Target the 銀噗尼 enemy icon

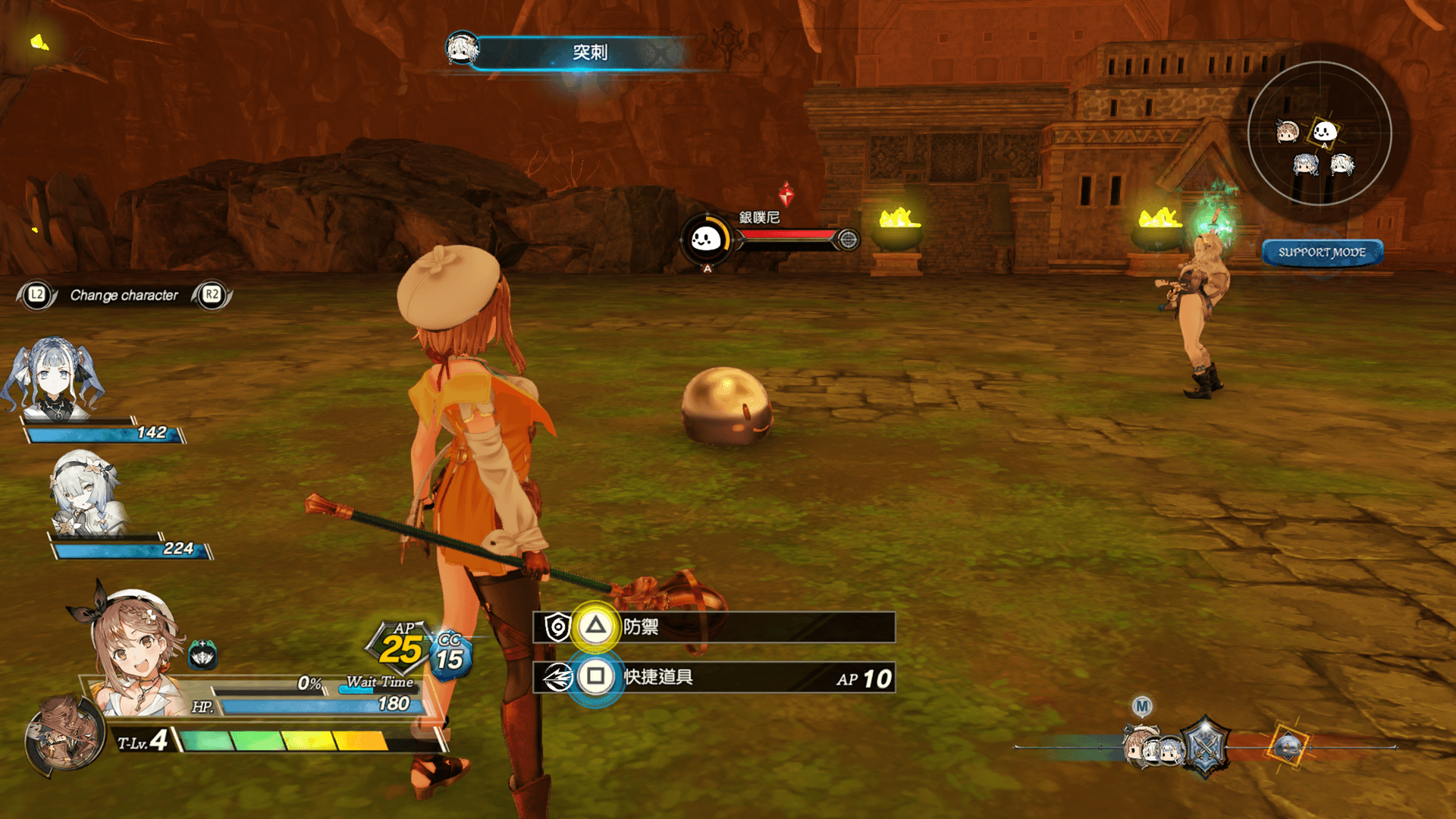click(x=706, y=240)
